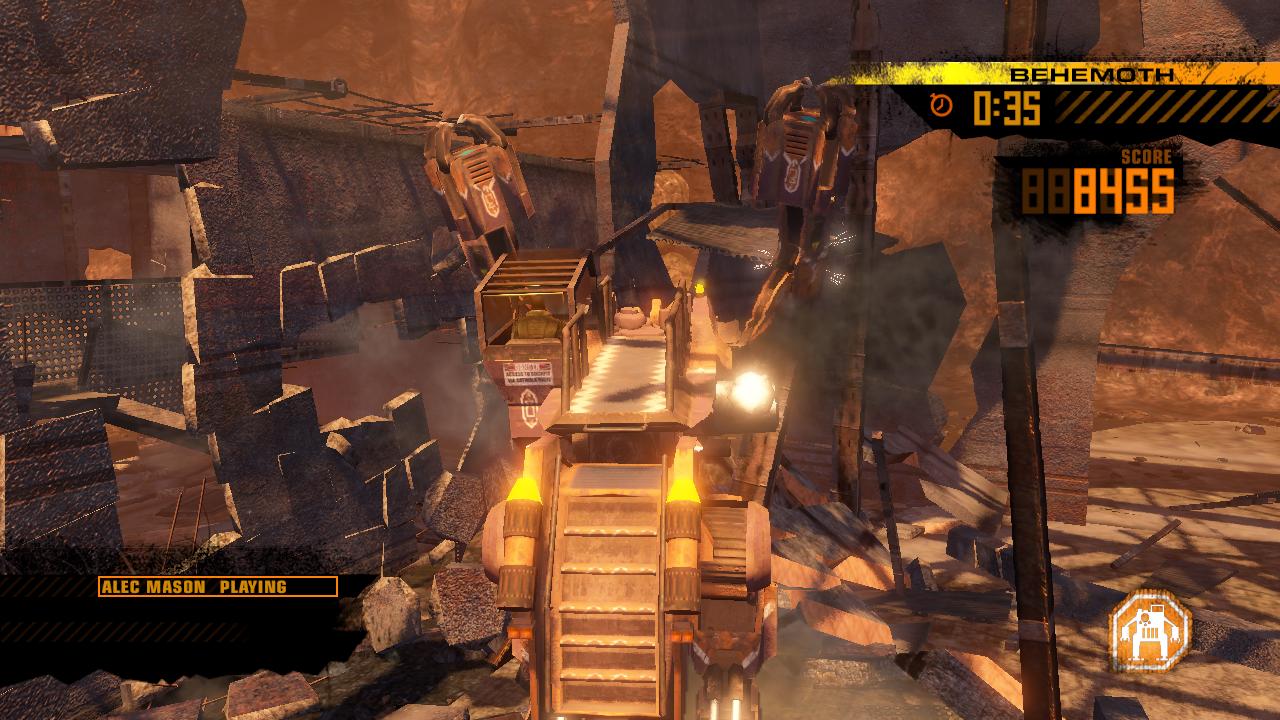Select the Alec Mason Playing player row
This screenshot has height=720, width=1280.
(217, 587)
